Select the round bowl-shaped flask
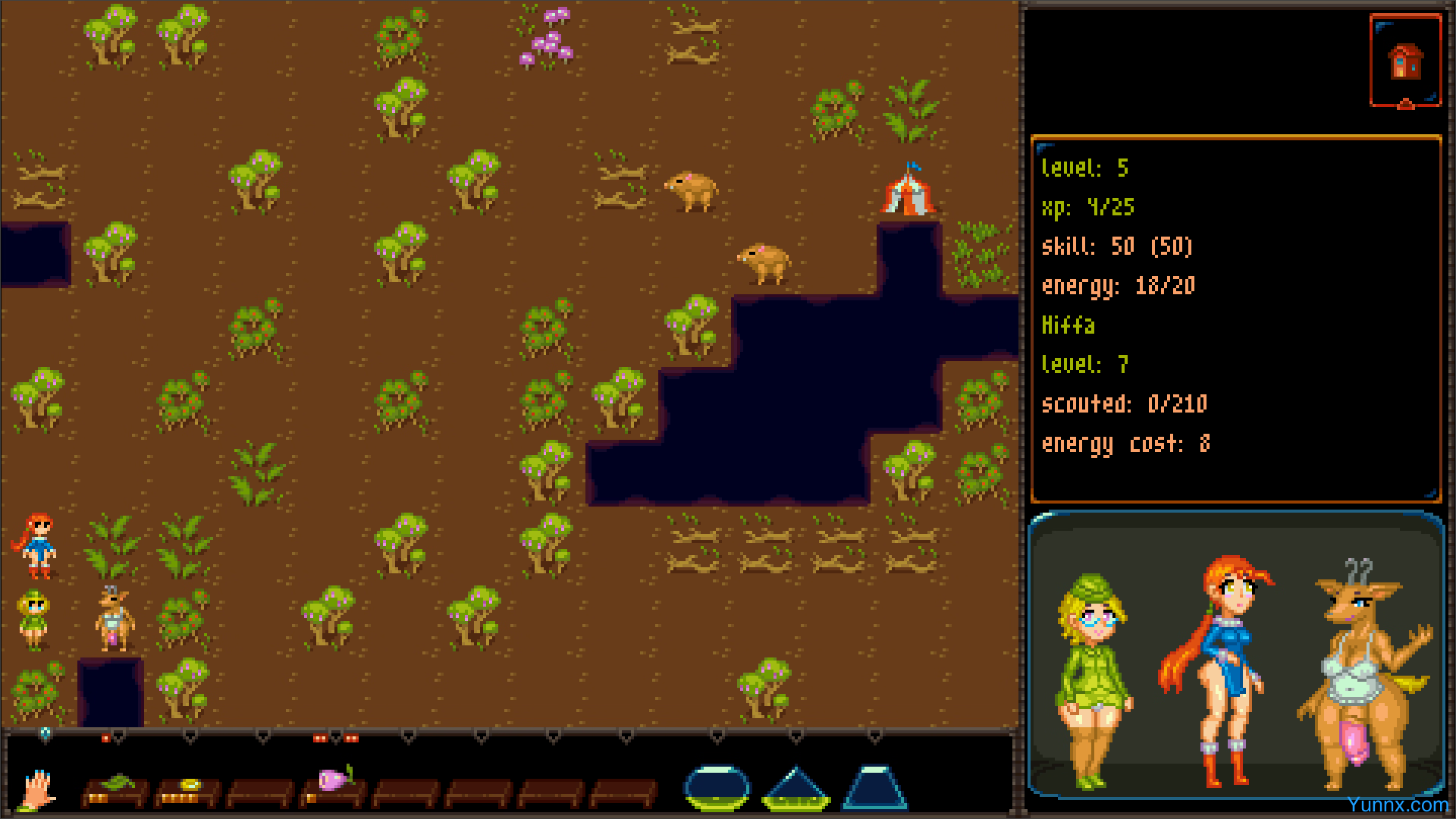This screenshot has width=1456, height=819. [x=717, y=787]
